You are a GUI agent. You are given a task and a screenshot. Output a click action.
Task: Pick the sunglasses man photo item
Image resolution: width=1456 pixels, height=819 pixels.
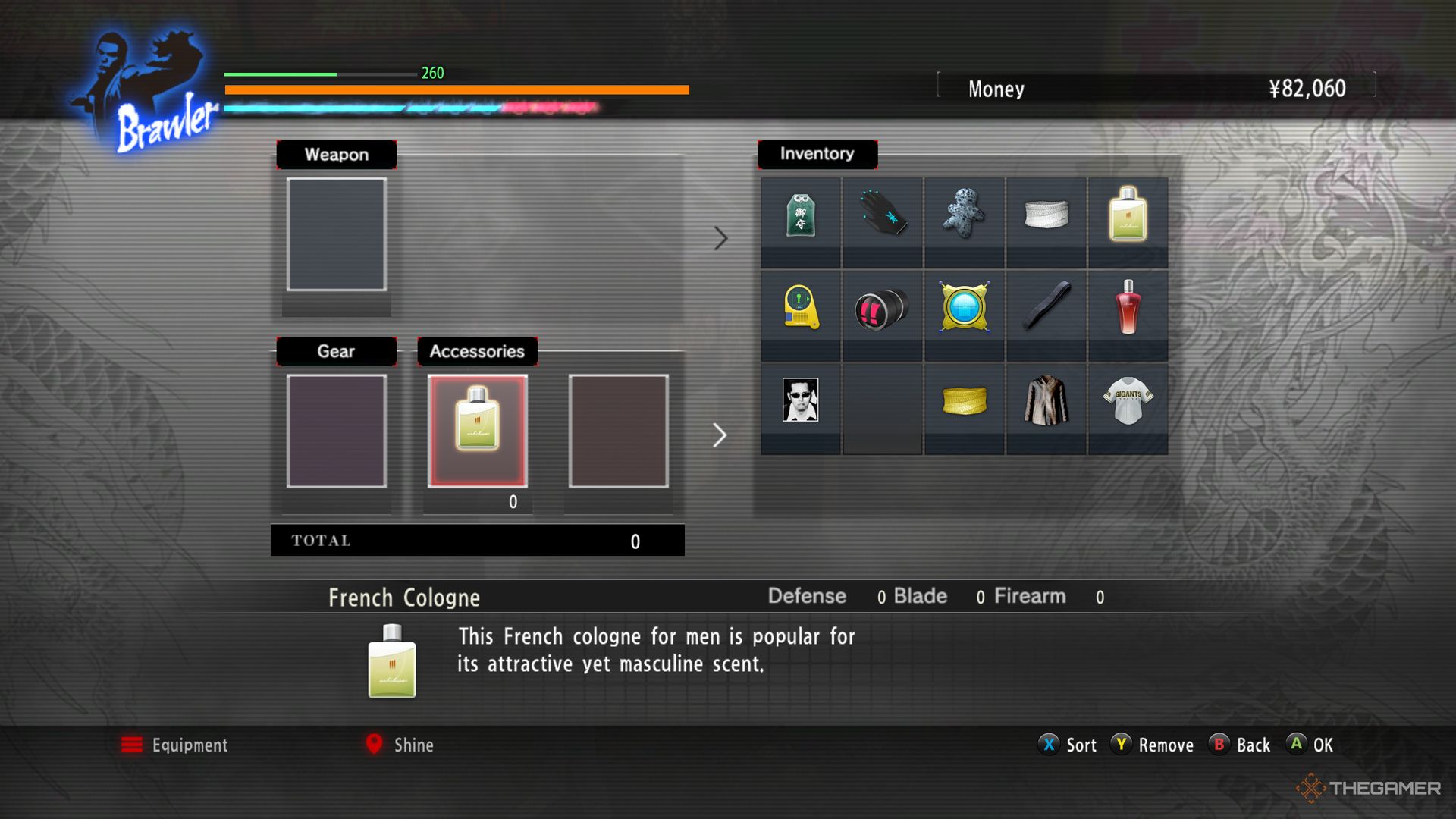click(x=800, y=400)
